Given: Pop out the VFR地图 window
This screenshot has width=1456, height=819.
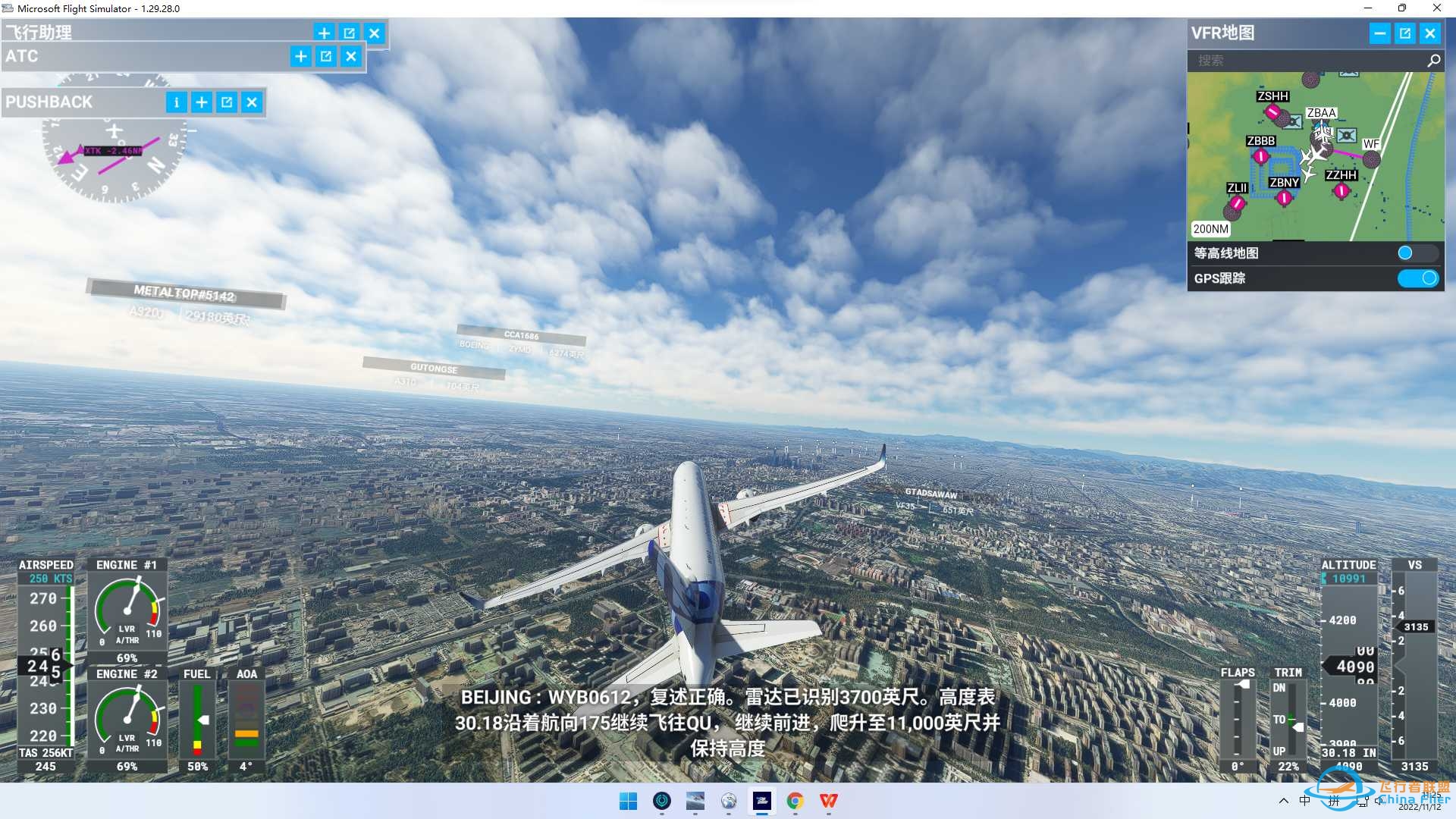Looking at the screenshot, I should pos(1405,33).
